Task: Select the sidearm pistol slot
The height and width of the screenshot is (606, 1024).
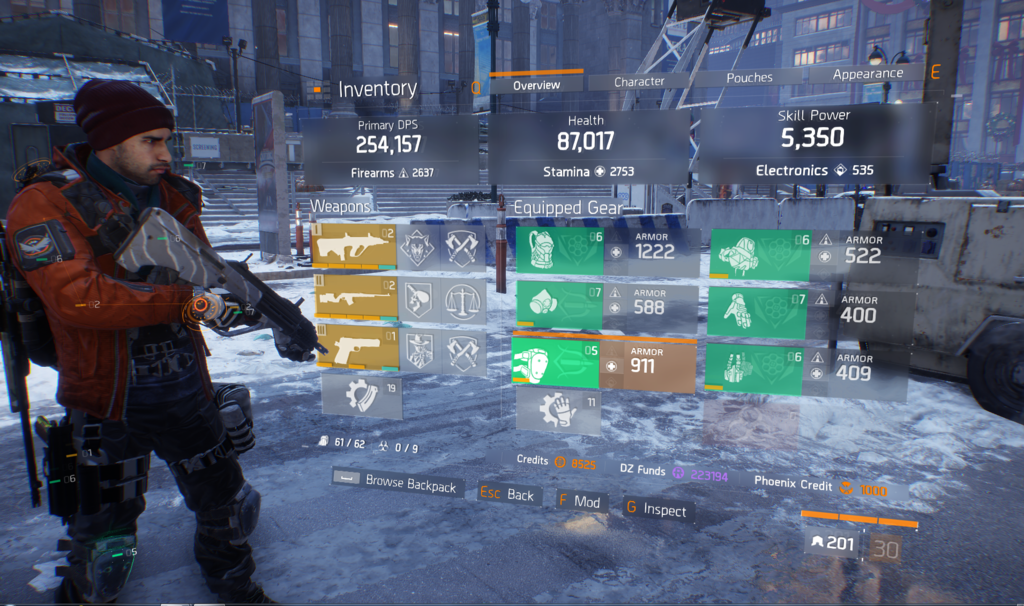Action: point(355,348)
